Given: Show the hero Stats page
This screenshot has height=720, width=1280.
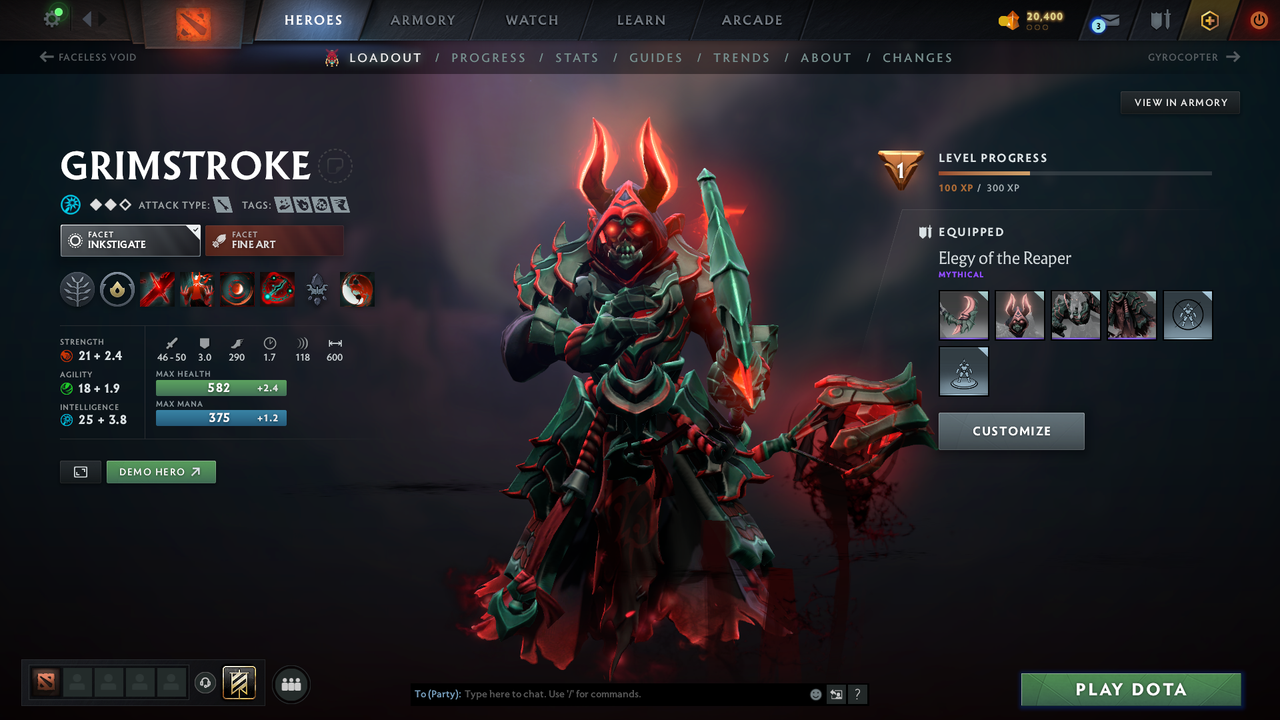Looking at the screenshot, I should point(577,58).
